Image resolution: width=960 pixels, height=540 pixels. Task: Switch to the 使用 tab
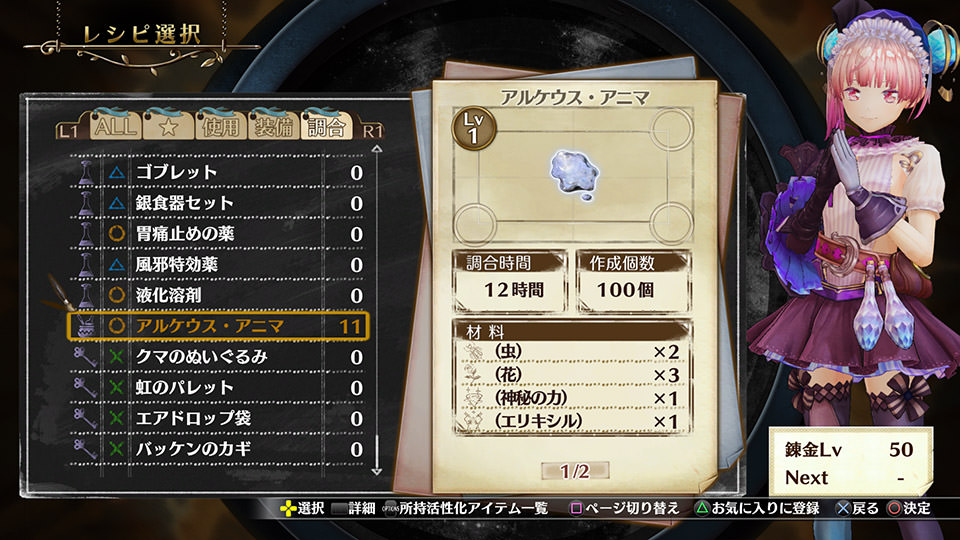221,127
